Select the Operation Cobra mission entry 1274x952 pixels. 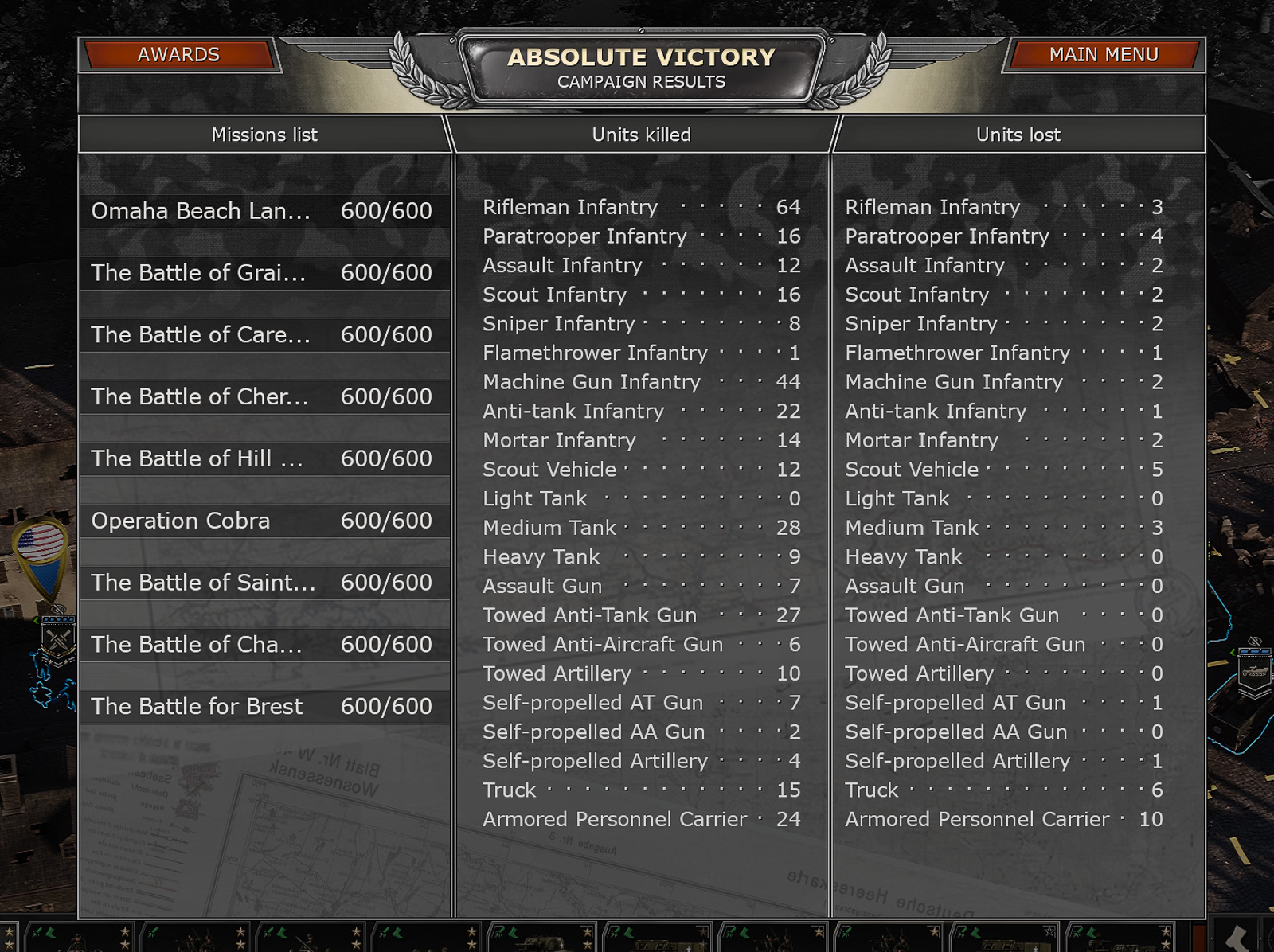(x=263, y=521)
